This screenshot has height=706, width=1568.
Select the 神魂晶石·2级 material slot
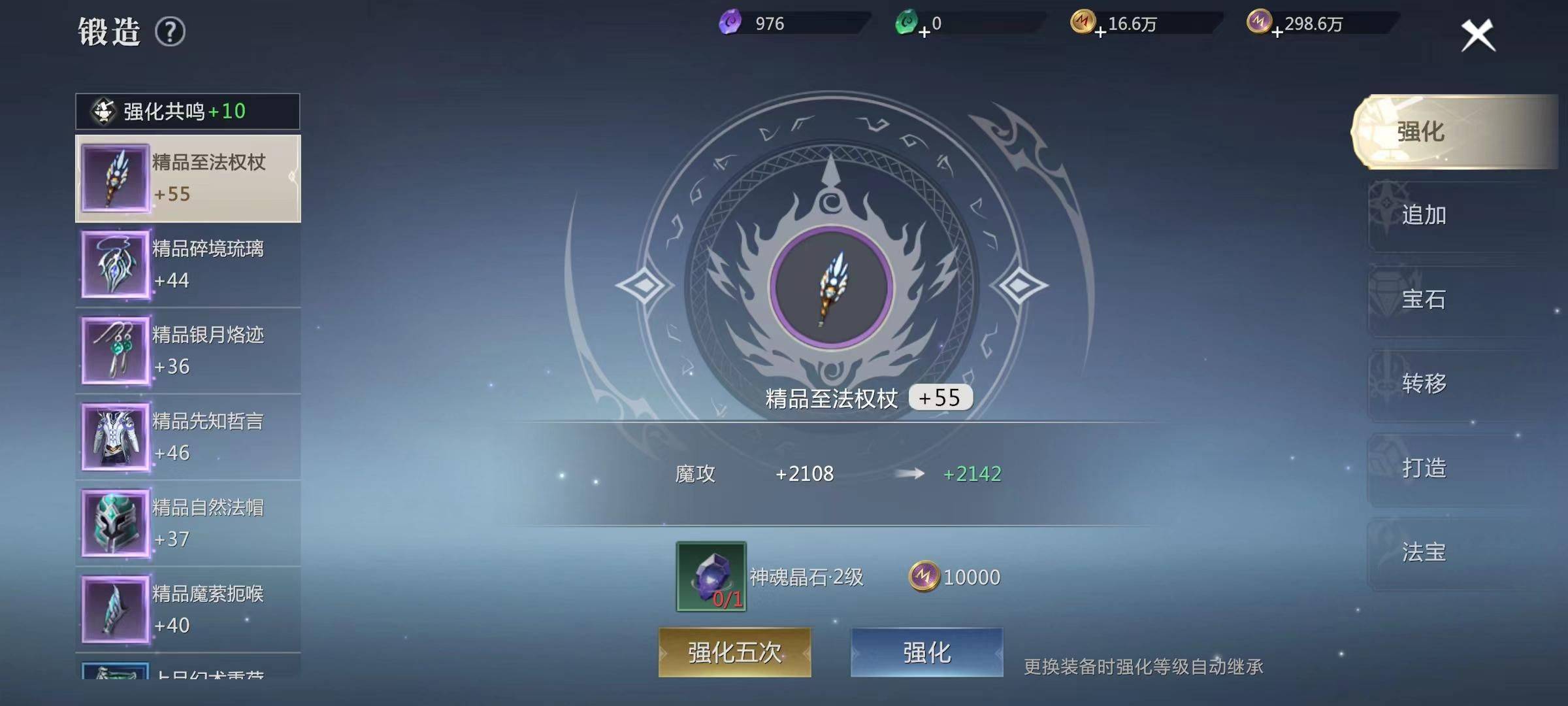[x=711, y=578]
